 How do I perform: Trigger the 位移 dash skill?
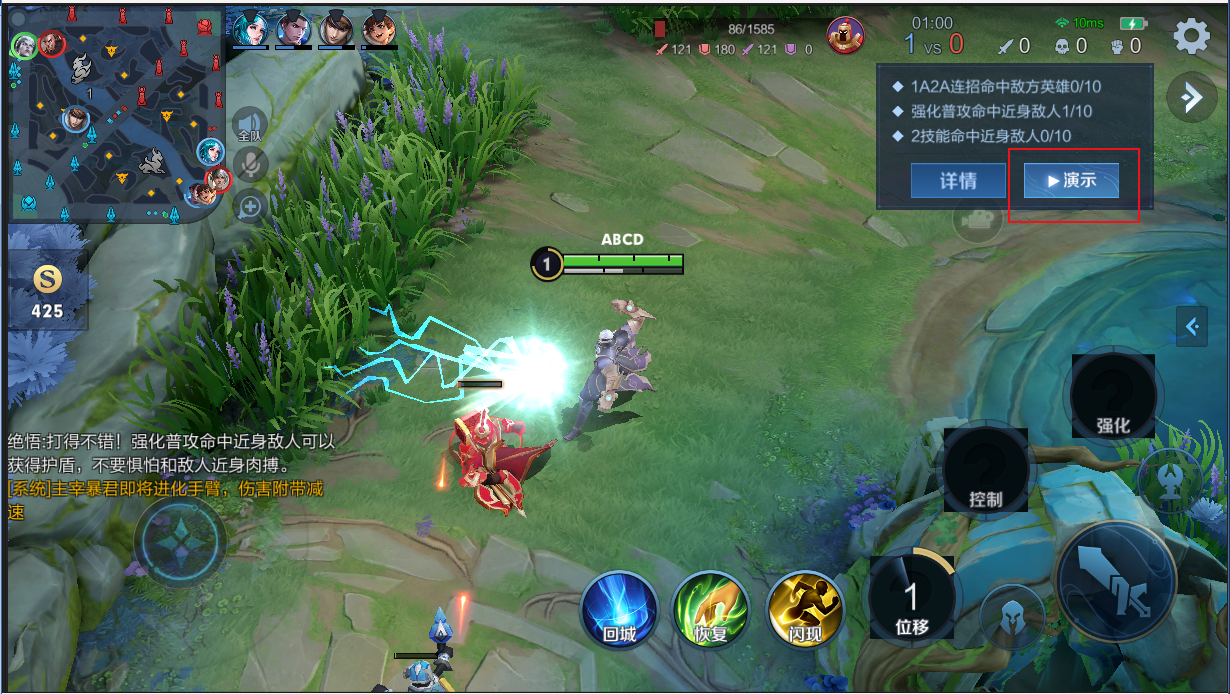(911, 598)
